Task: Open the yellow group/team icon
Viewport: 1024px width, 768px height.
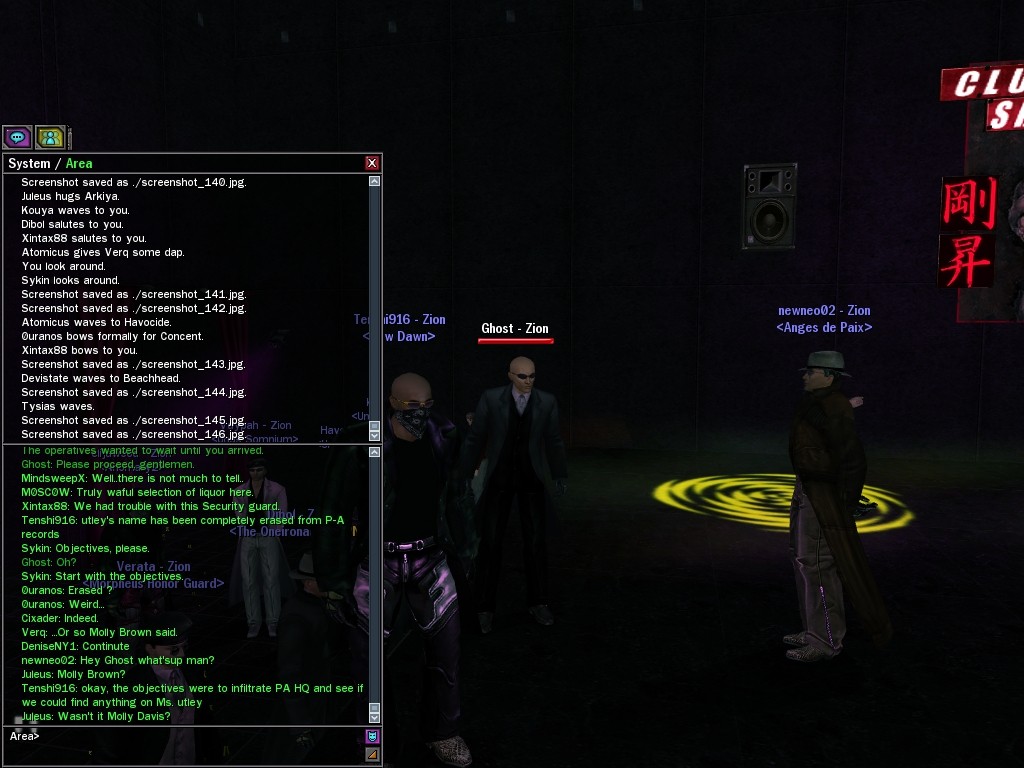Action: [x=50, y=137]
